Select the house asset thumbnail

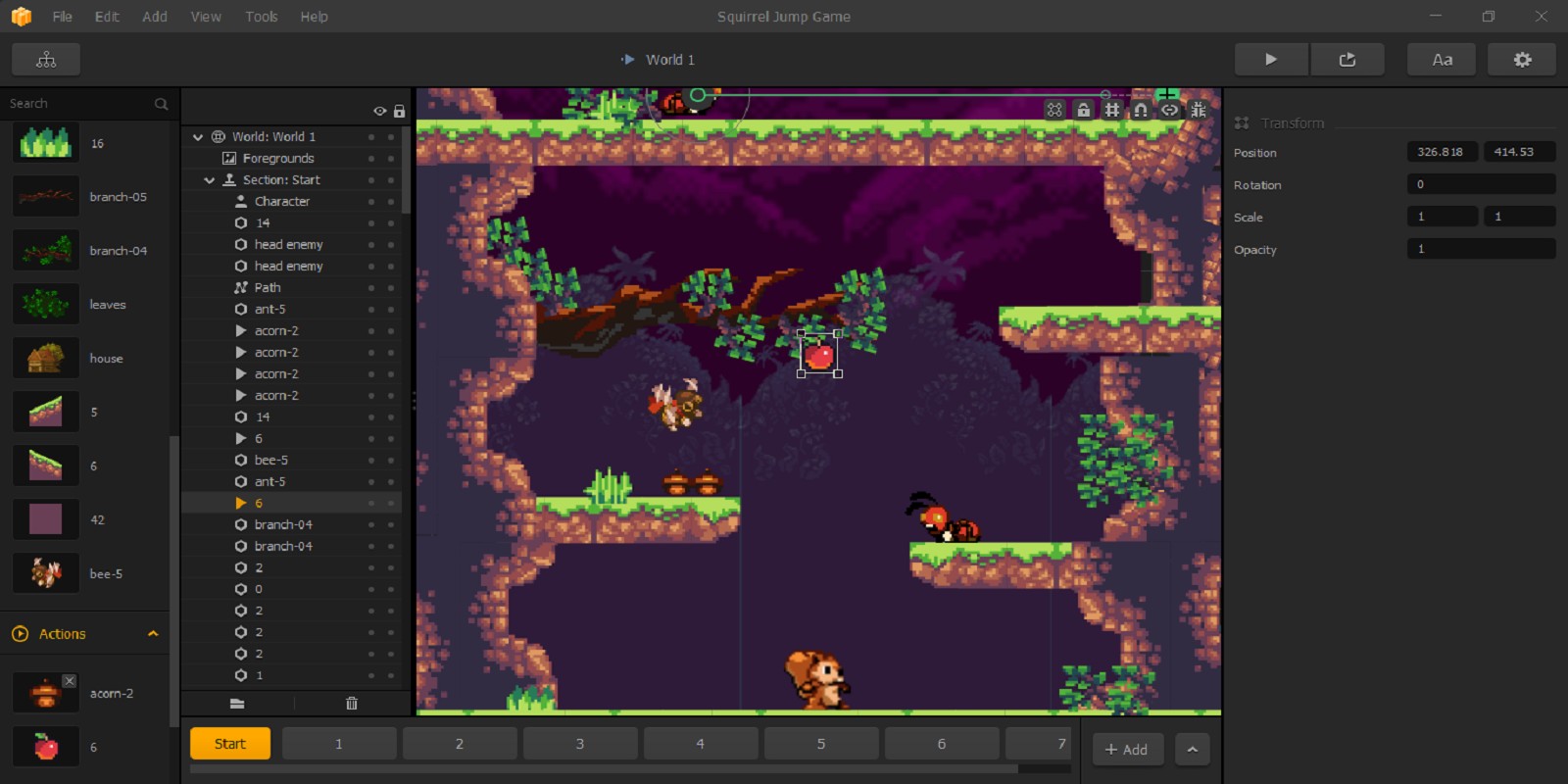[x=46, y=359]
